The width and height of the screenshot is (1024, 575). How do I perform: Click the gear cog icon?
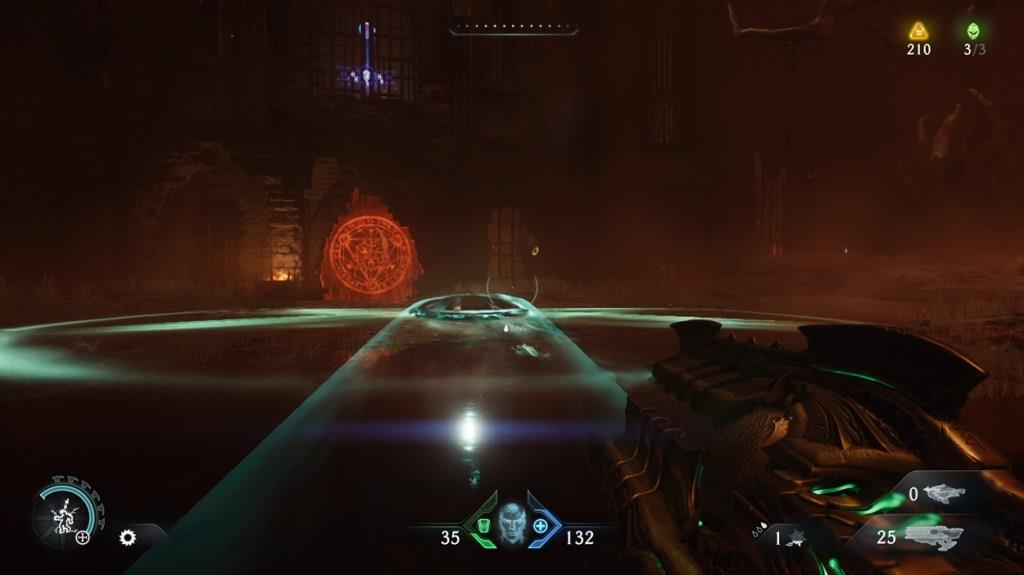(127, 538)
